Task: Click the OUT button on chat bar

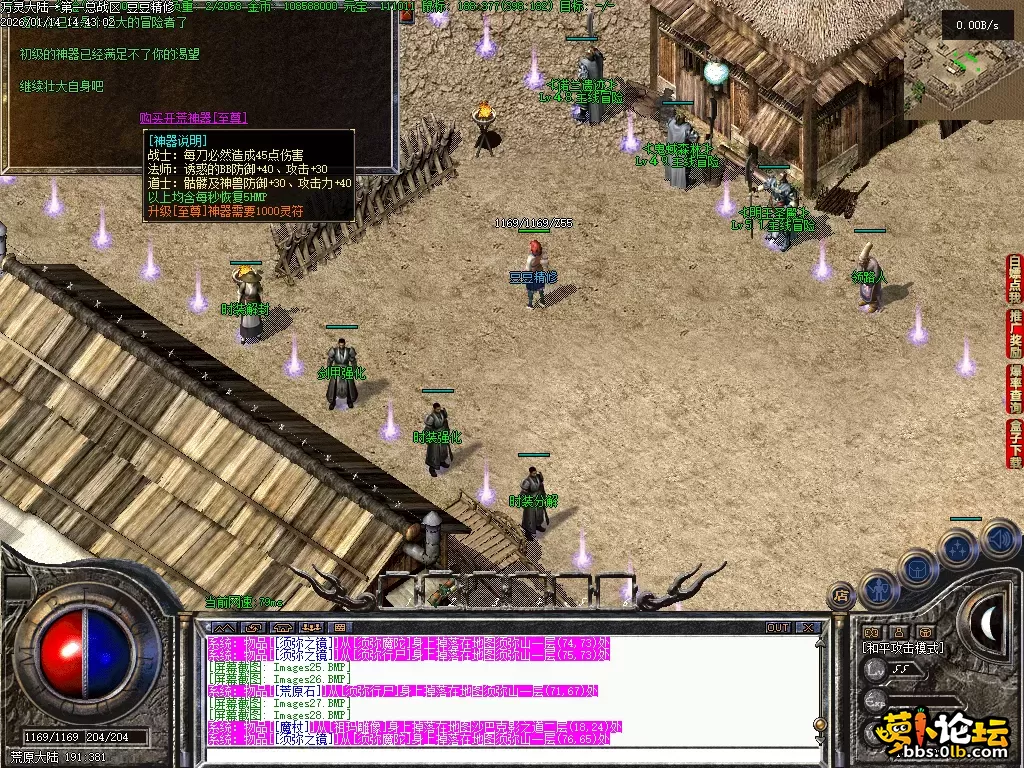Action: click(777, 628)
